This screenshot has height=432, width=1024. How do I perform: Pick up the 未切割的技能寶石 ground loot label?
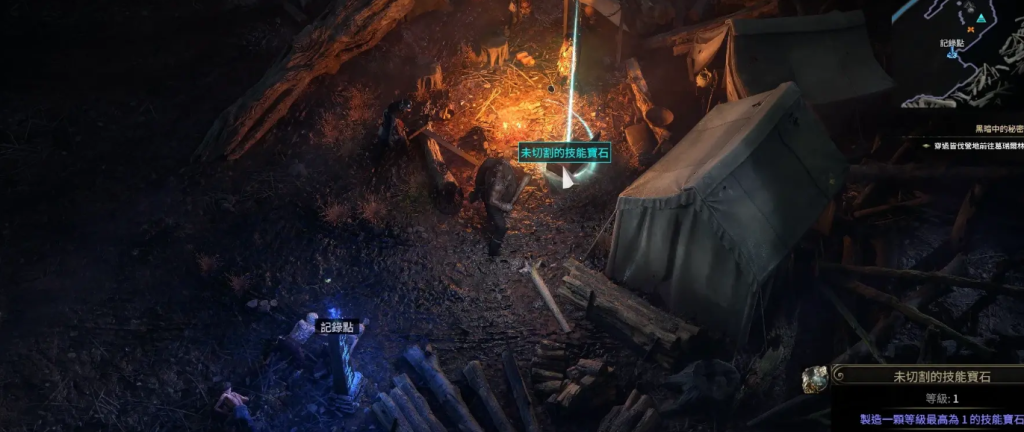(x=564, y=153)
